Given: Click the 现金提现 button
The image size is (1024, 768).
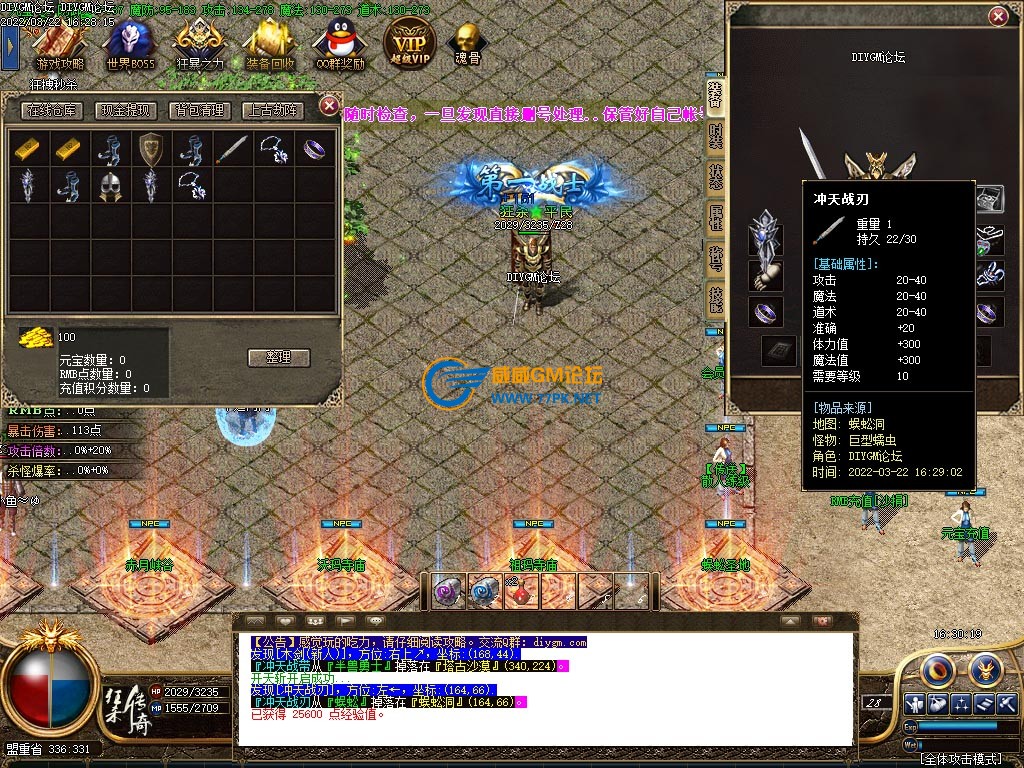Looking at the screenshot, I should 124,110.
